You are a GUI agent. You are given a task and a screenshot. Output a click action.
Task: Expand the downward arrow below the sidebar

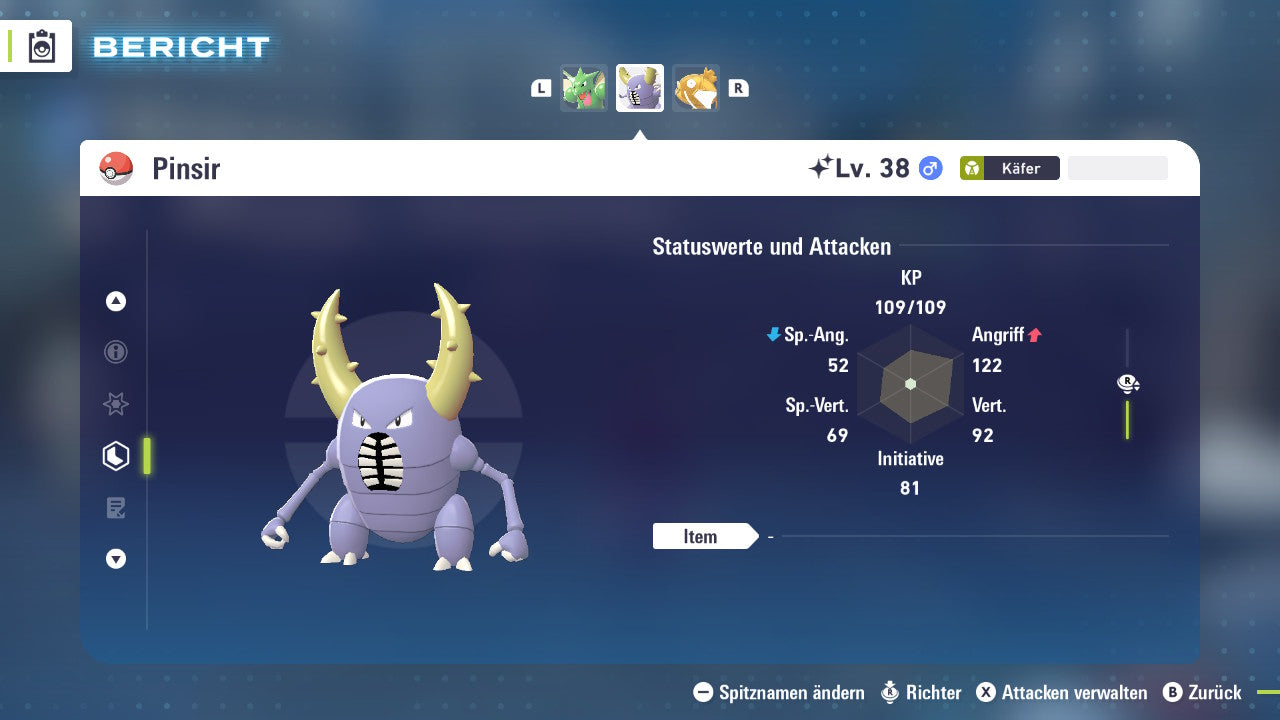[115, 559]
